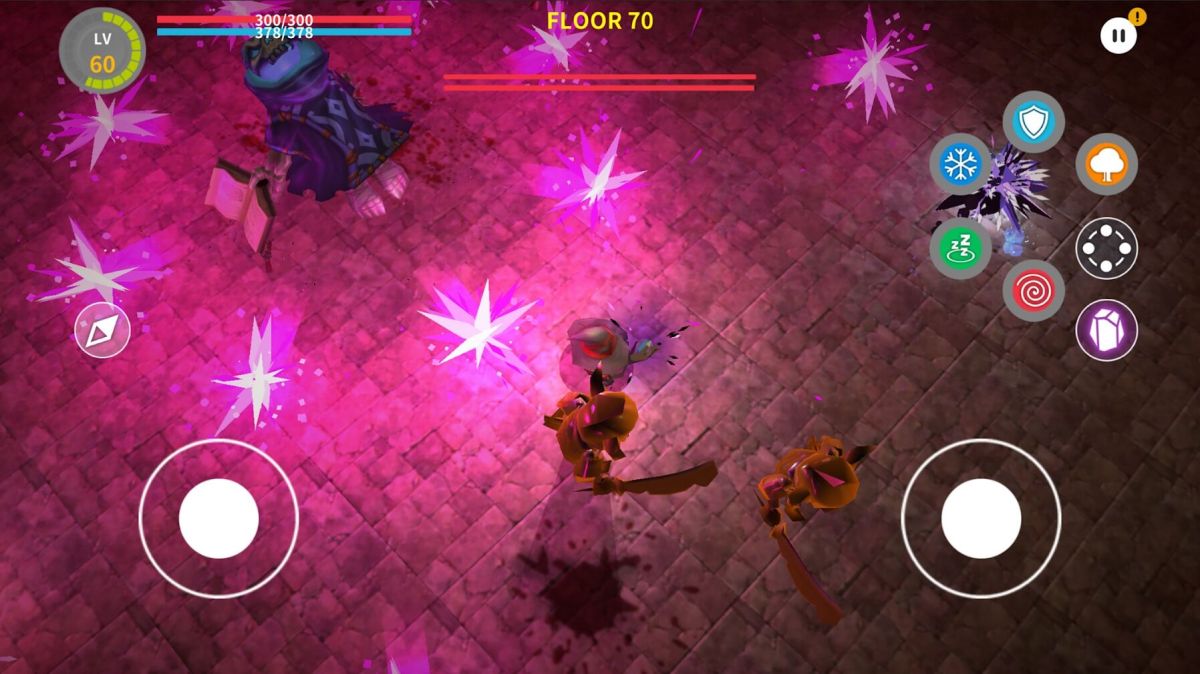Cast the snowflake freeze skill

[960, 164]
